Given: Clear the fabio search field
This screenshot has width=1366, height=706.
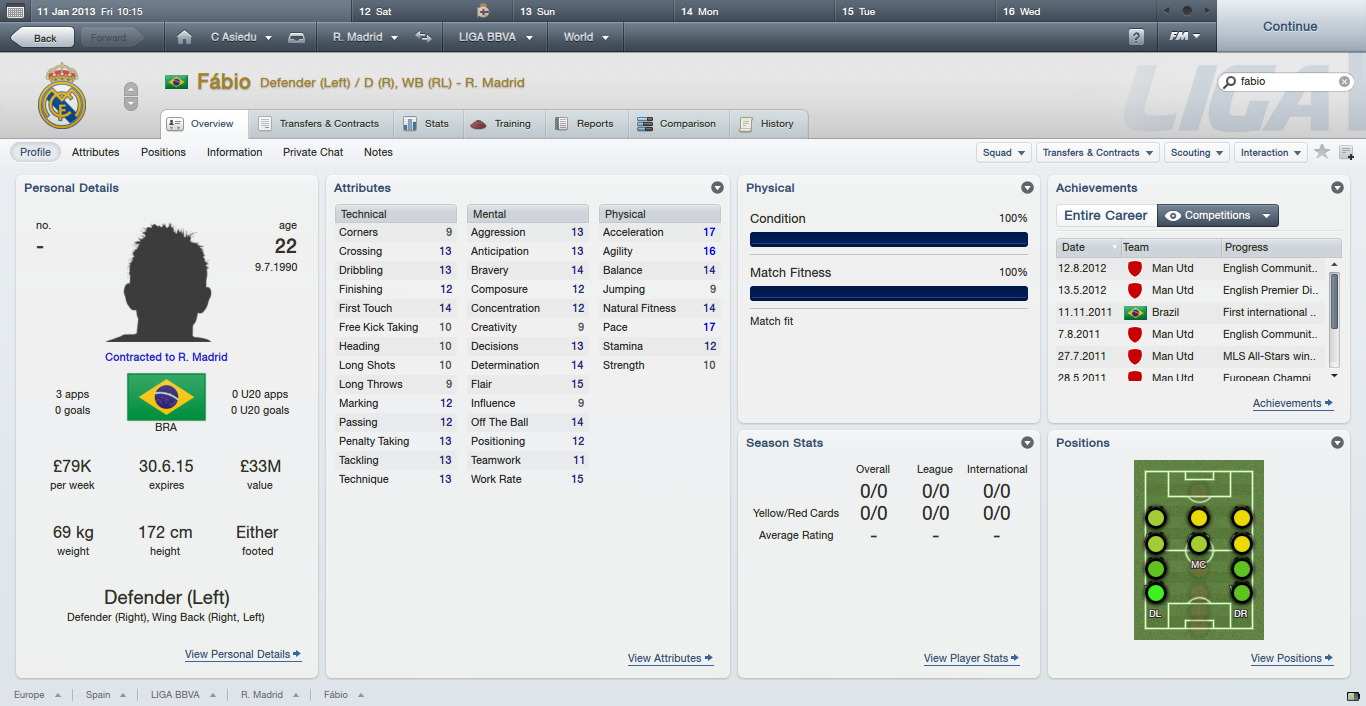Looking at the screenshot, I should click(x=1344, y=81).
